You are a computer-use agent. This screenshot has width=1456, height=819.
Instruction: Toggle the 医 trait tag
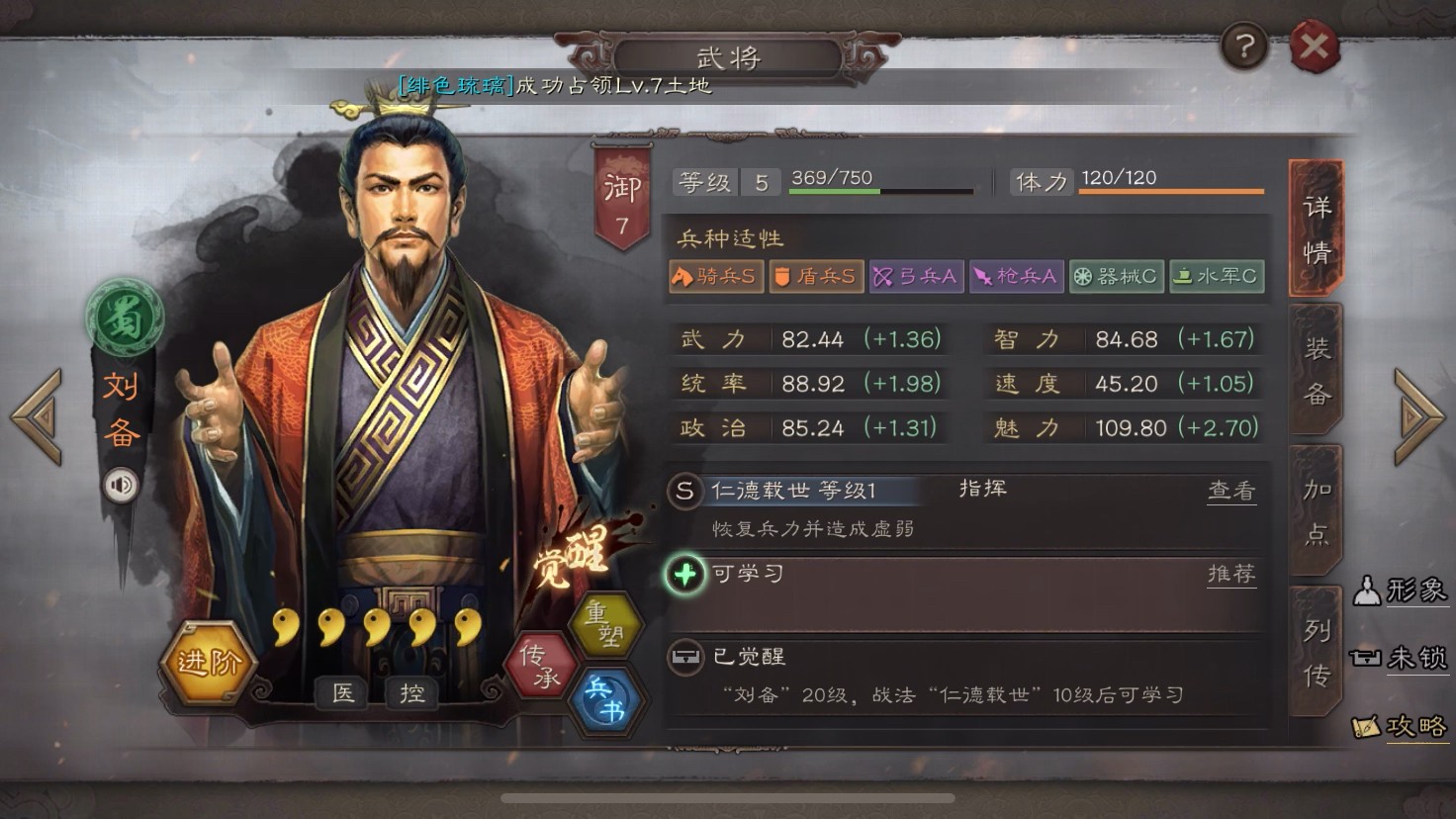point(343,693)
